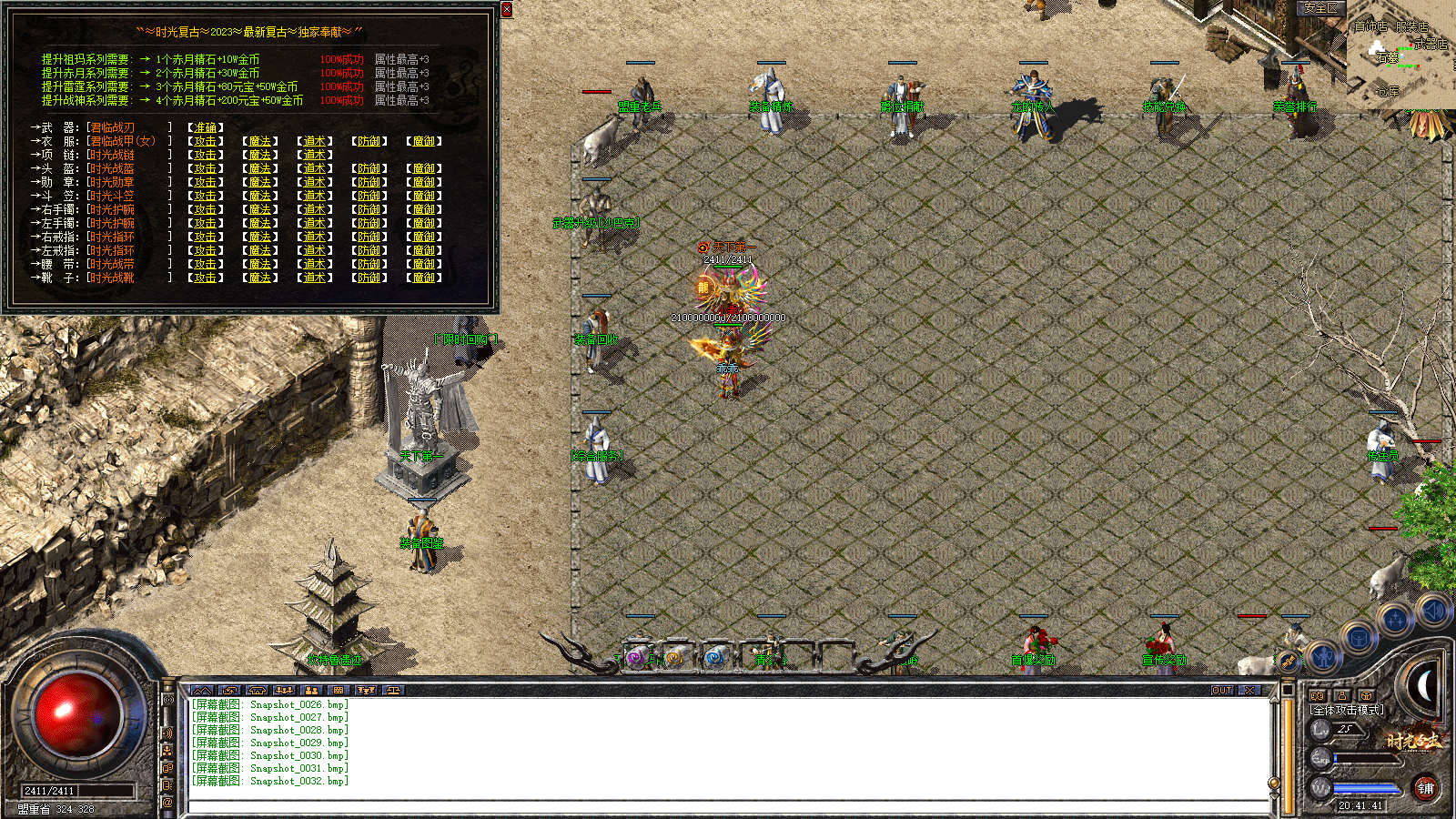Expand chat history with the up-arrow toolbar icon
Image resolution: width=1456 pixels, height=819 pixels.
point(203,690)
